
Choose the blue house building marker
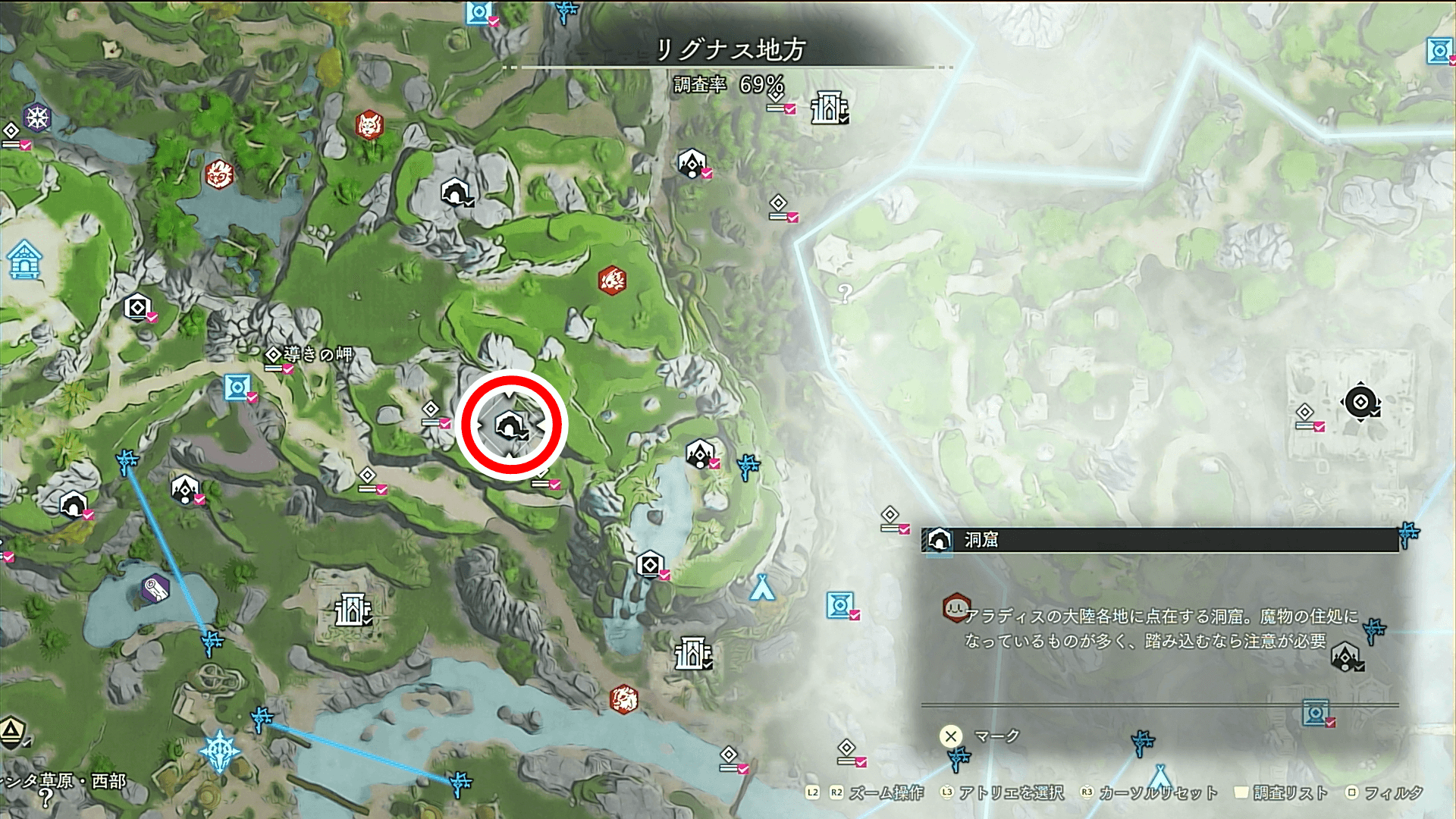[x=24, y=259]
